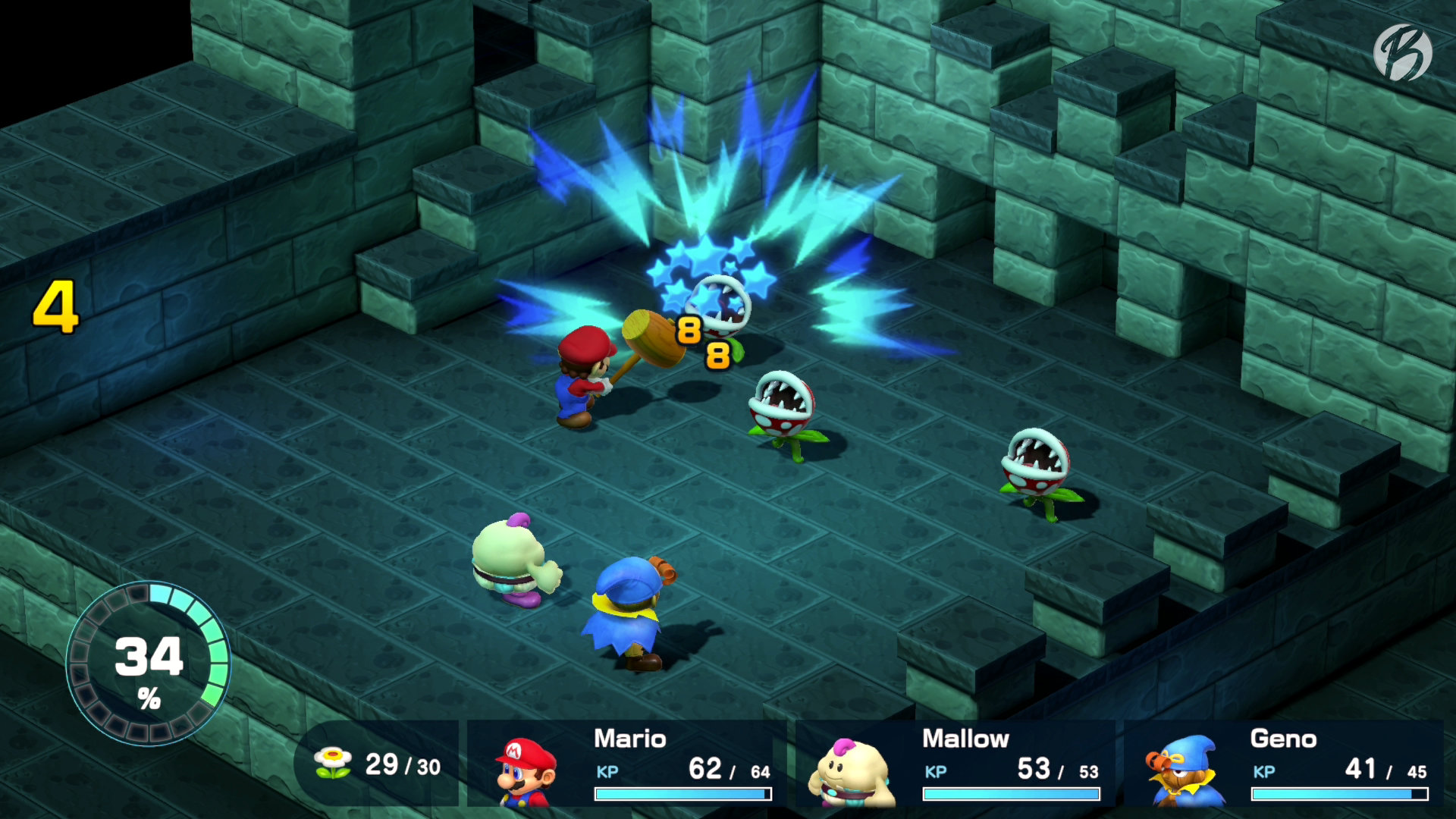1456x819 pixels.
Task: Choose Geno's party status panel
Action: point(1285,763)
